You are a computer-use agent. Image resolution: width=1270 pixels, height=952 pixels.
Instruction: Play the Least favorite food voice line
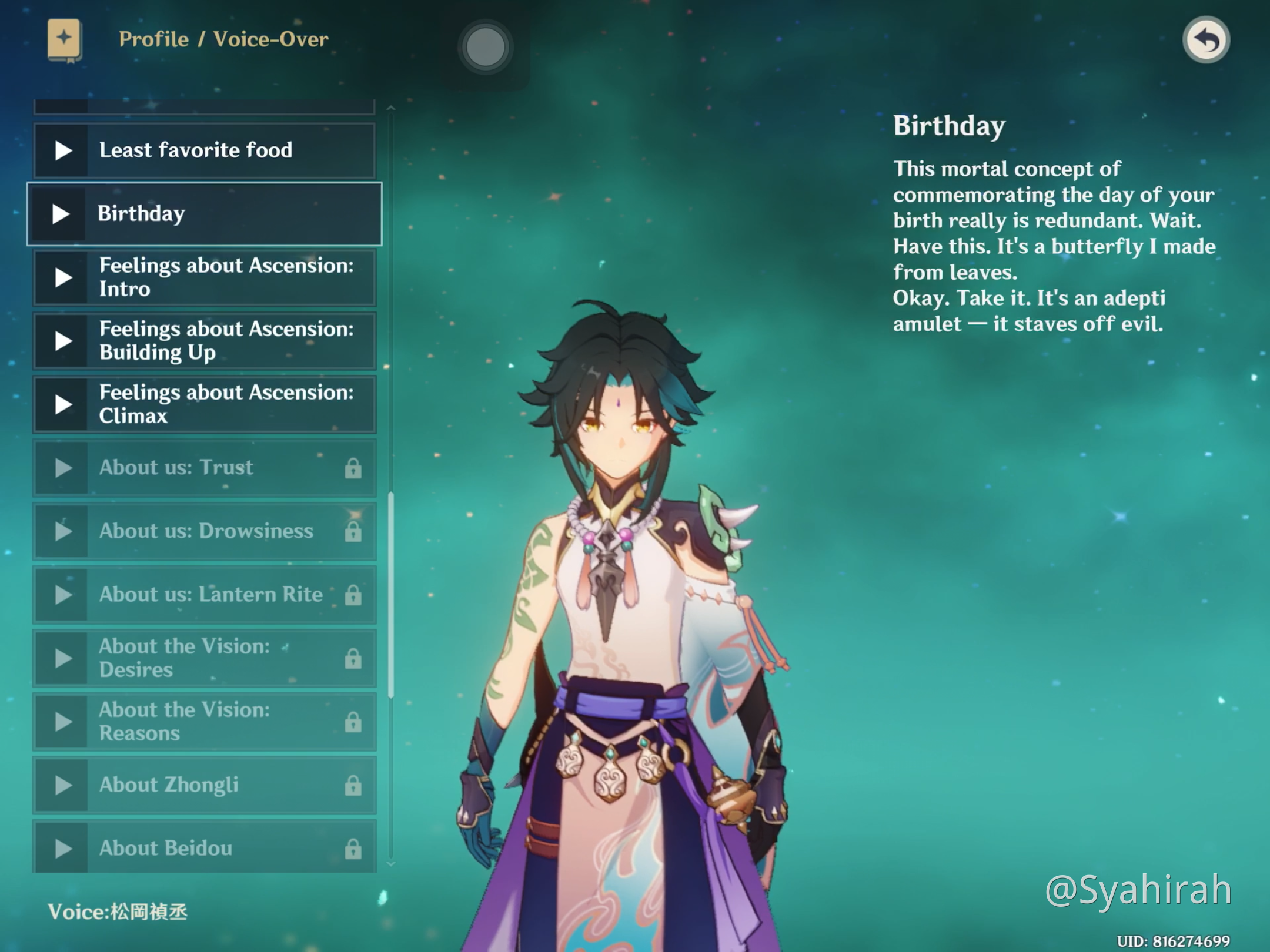tap(62, 150)
